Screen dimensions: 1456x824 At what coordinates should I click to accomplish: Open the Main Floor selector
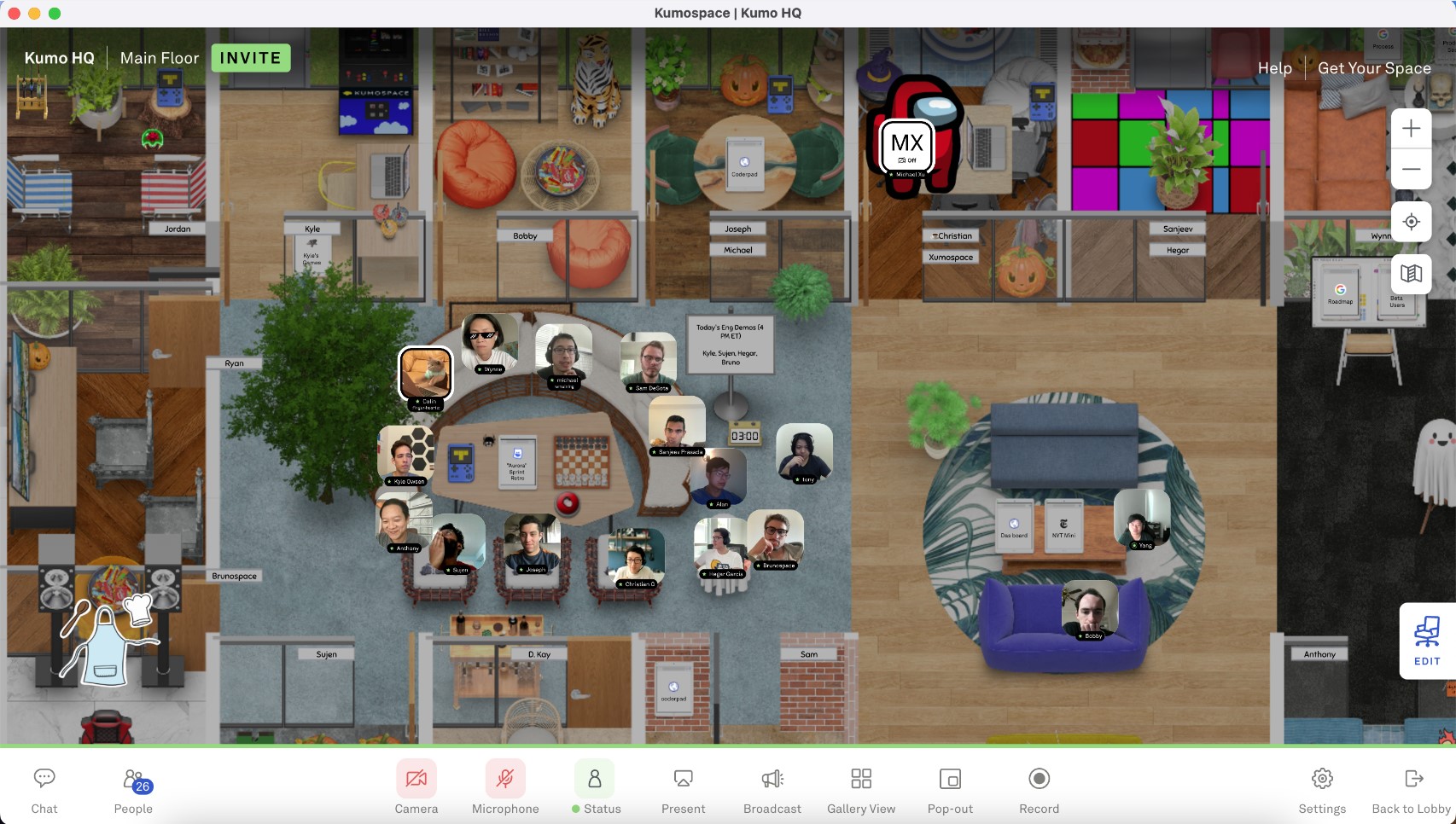coord(159,57)
